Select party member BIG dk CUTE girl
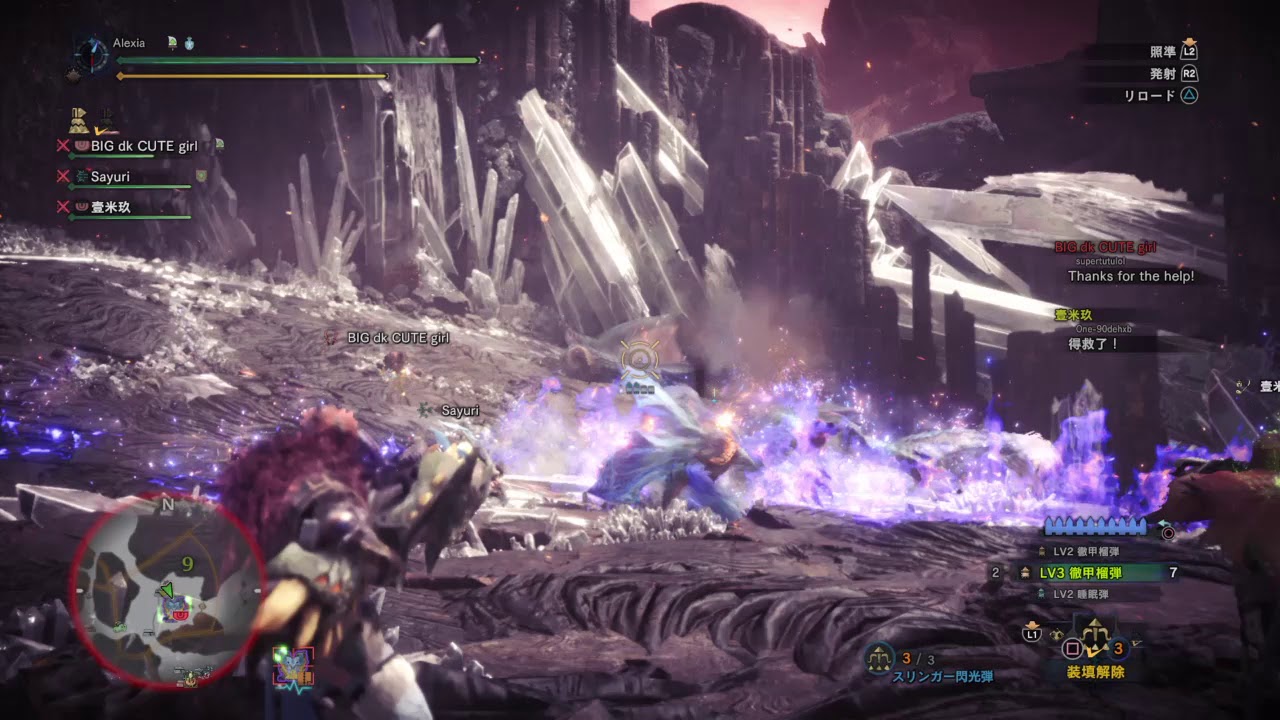1280x720 pixels. pyautogui.click(x=144, y=146)
